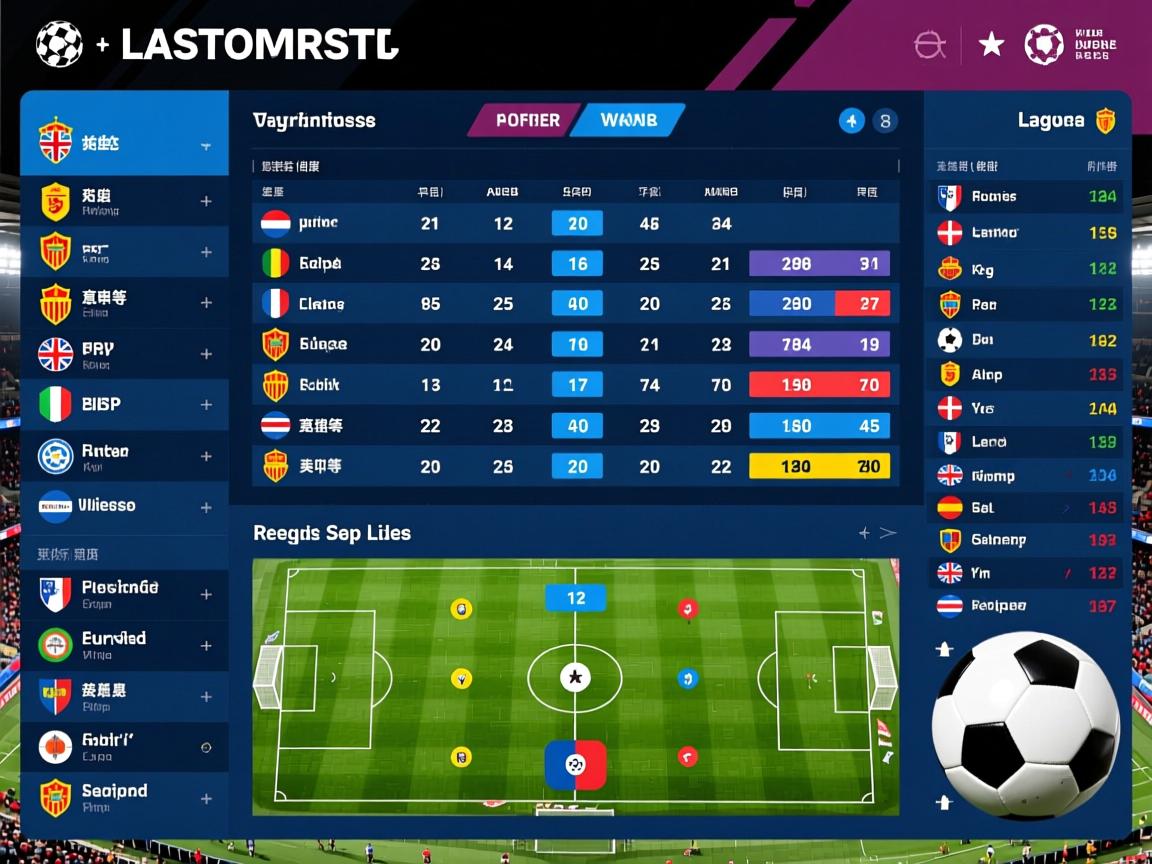
Task: Pick the Eabik row in standings table
Action: pyautogui.click(x=320, y=385)
